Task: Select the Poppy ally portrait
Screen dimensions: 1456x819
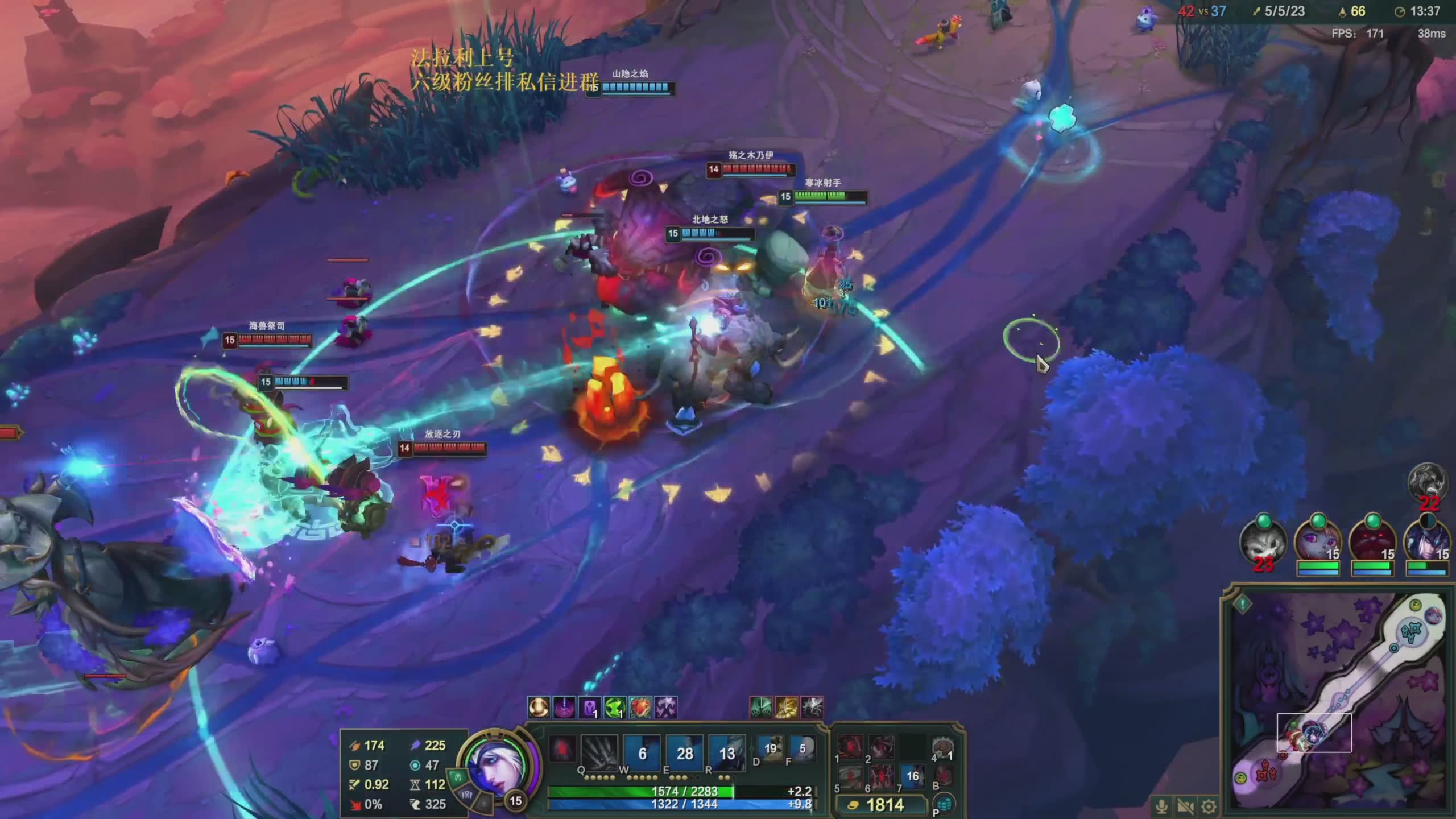Action: 1317,540
